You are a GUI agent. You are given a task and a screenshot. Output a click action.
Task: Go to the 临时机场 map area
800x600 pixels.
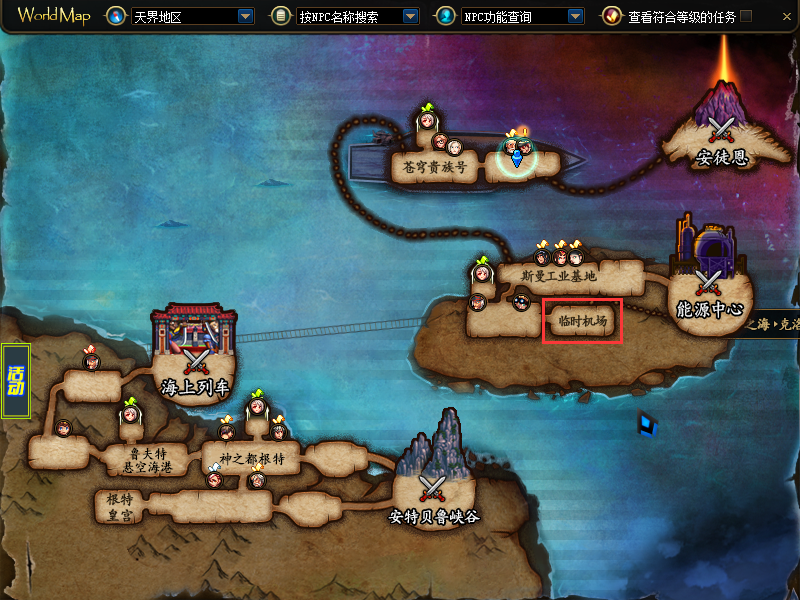click(x=583, y=321)
